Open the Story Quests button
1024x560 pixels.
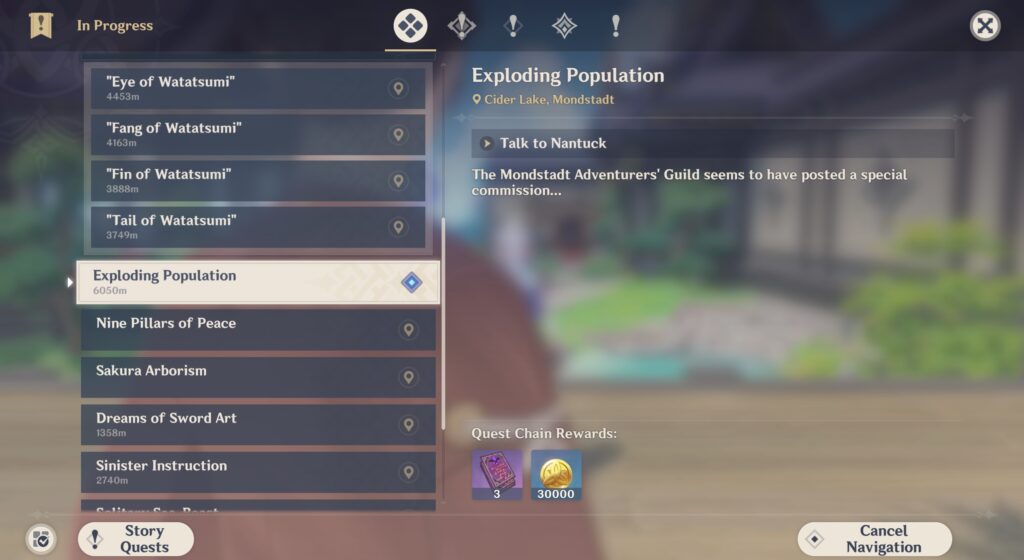(136, 539)
